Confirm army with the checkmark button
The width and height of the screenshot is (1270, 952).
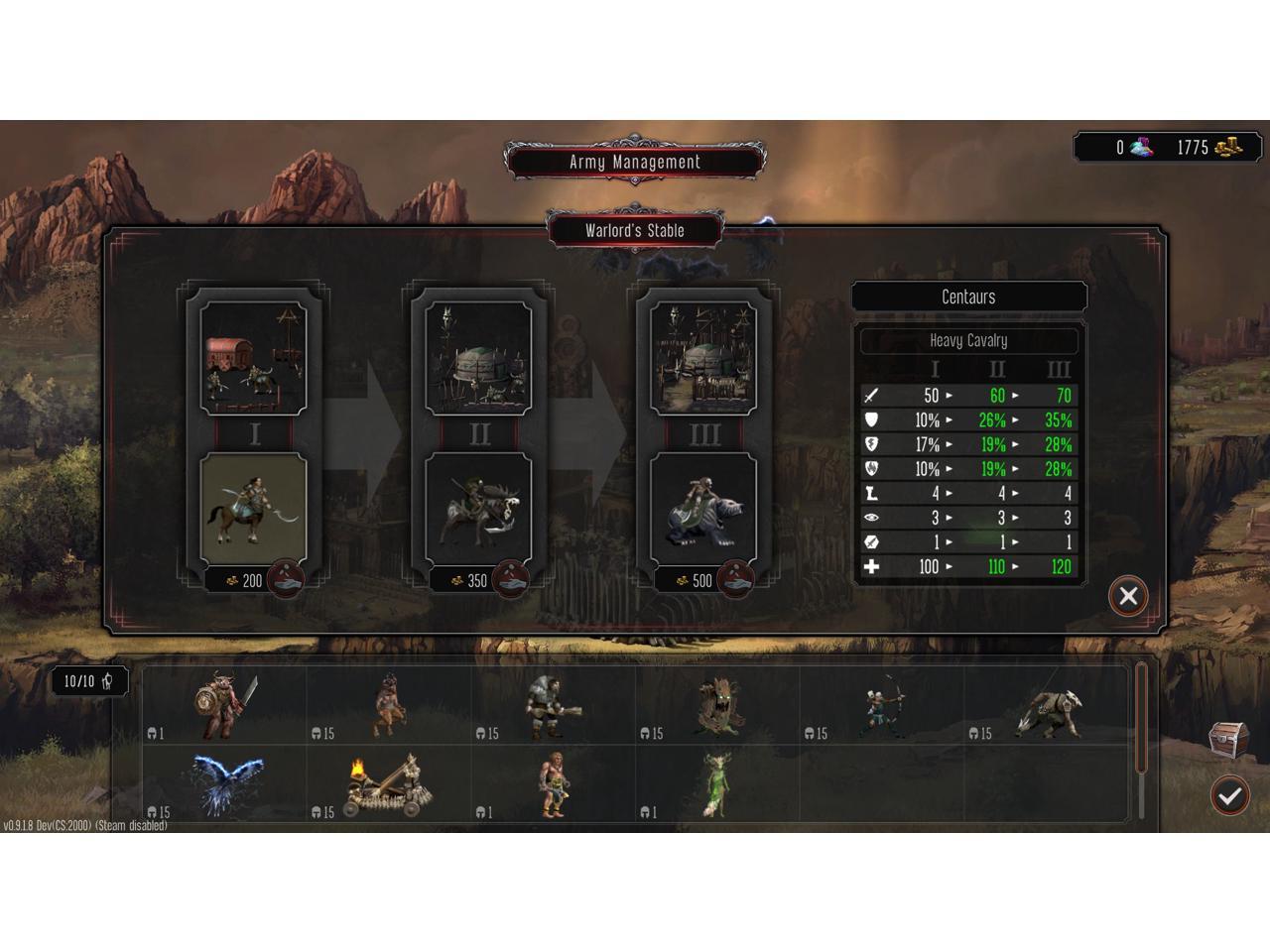(1229, 794)
